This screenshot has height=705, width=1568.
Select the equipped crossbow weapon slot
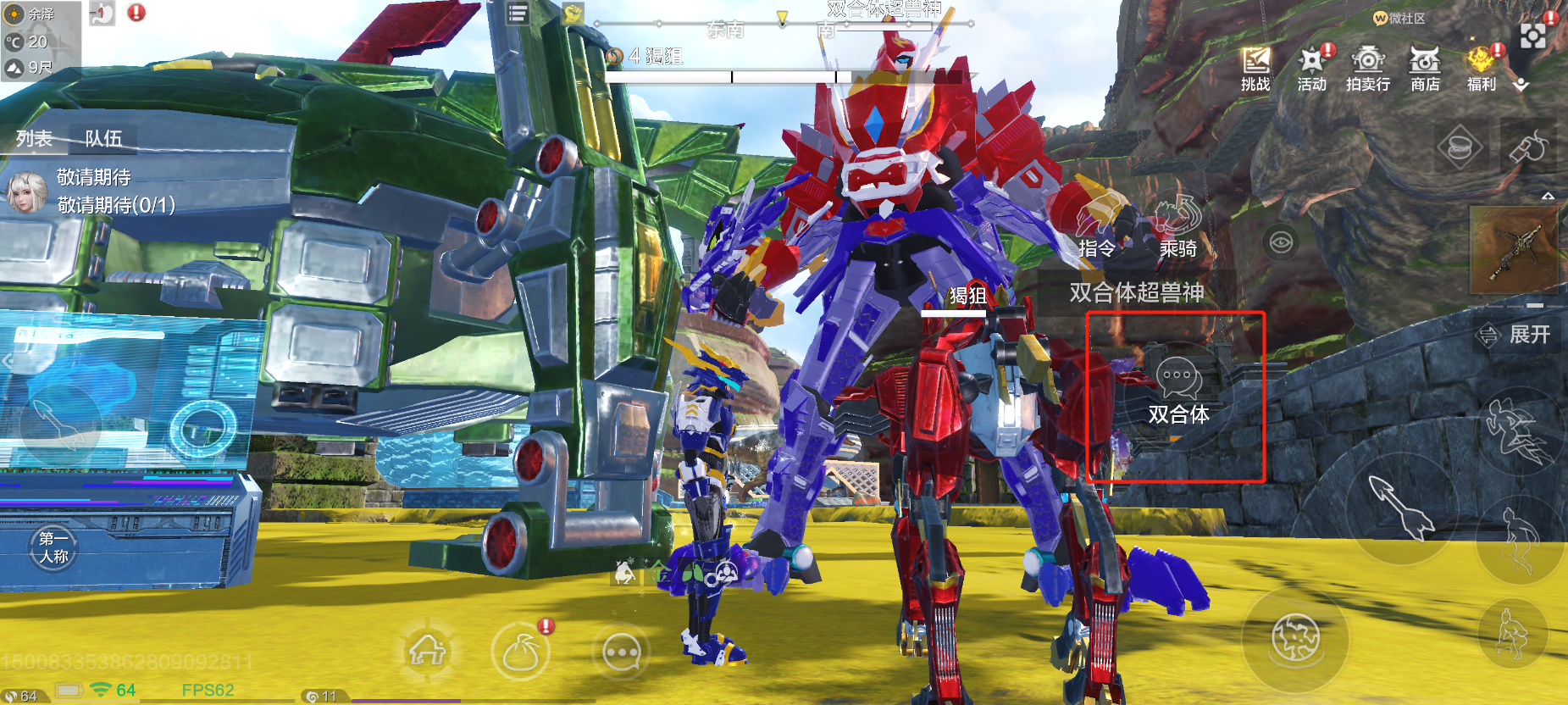pyautogui.click(x=1514, y=250)
